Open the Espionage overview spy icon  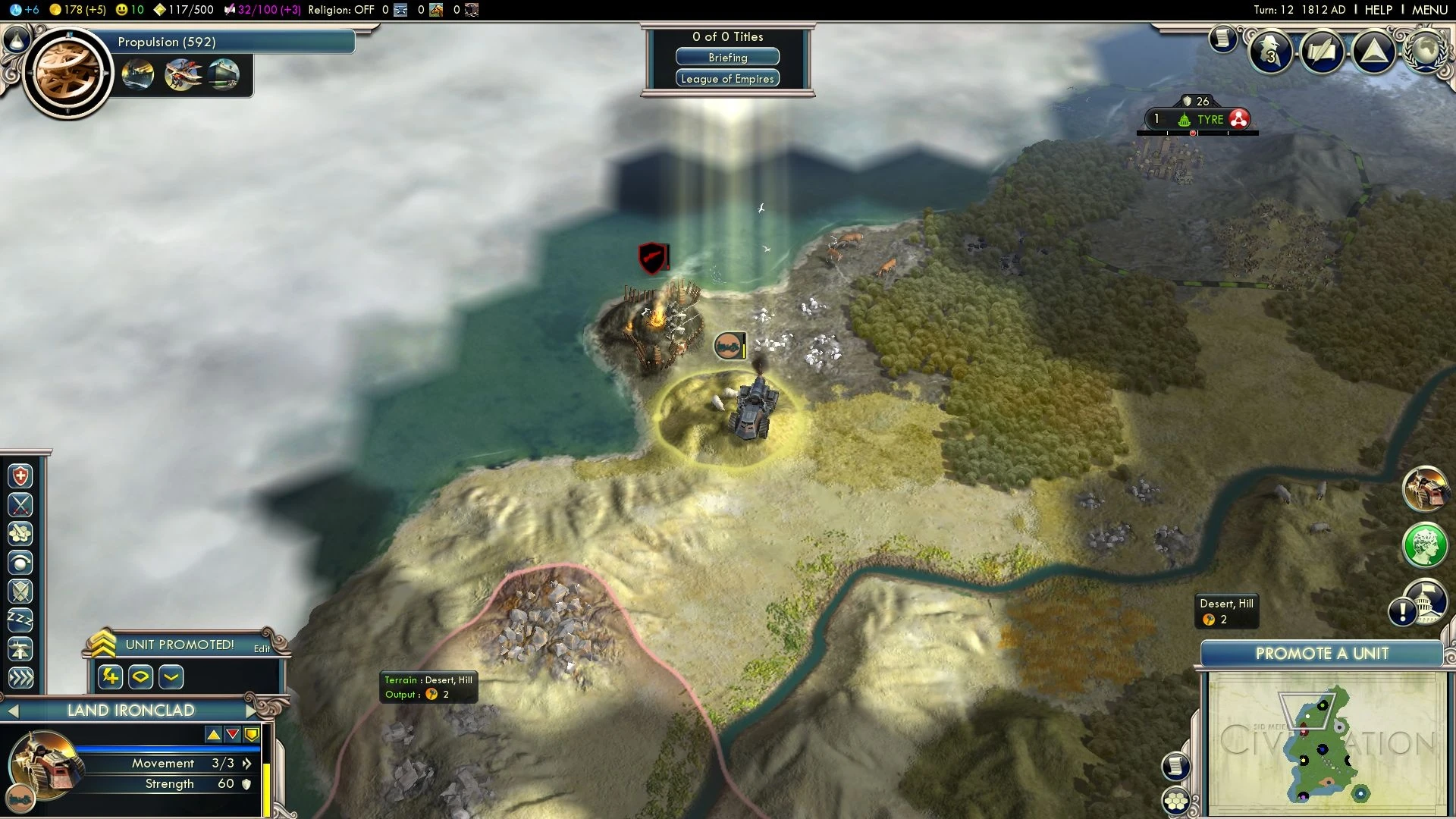pos(1271,52)
